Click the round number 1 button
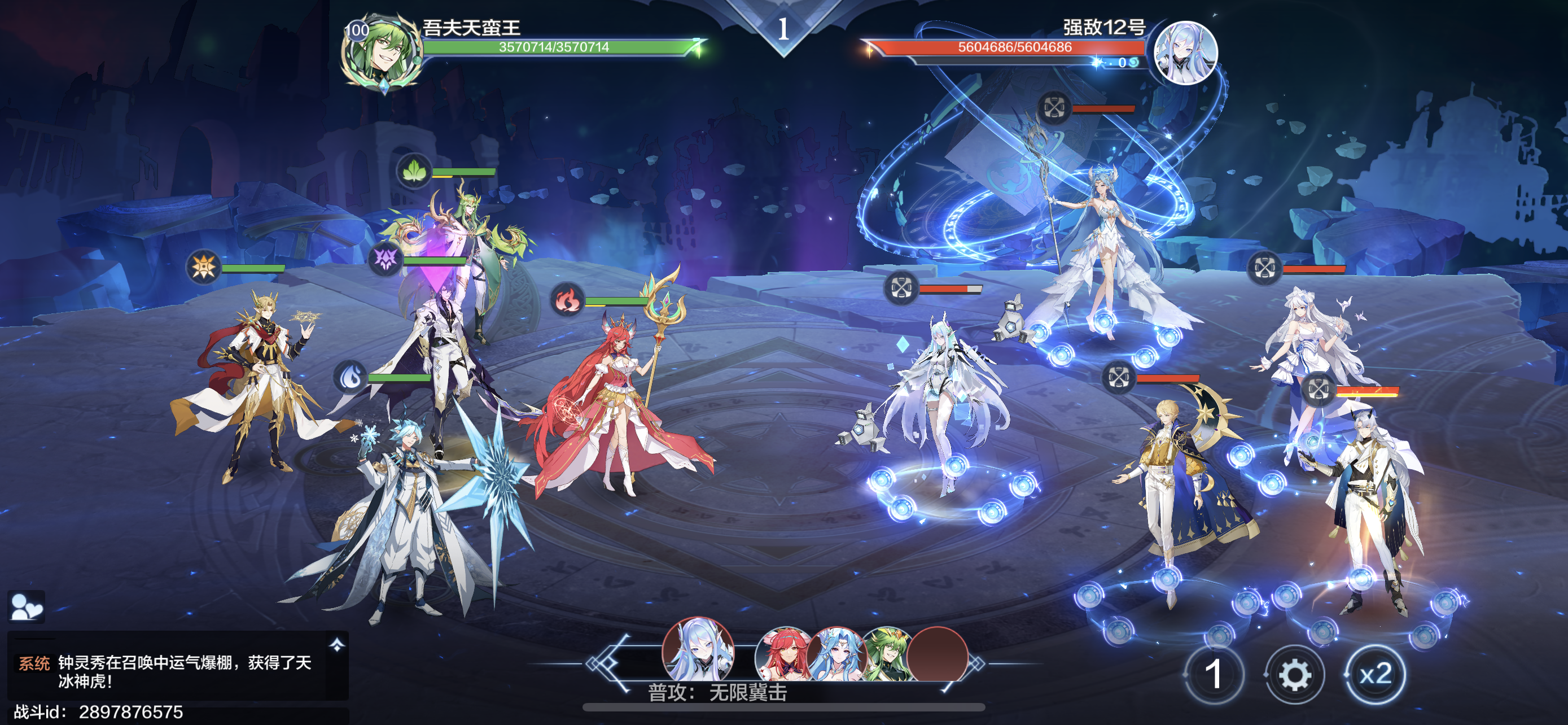Image resolution: width=1568 pixels, height=725 pixels. [1213, 675]
